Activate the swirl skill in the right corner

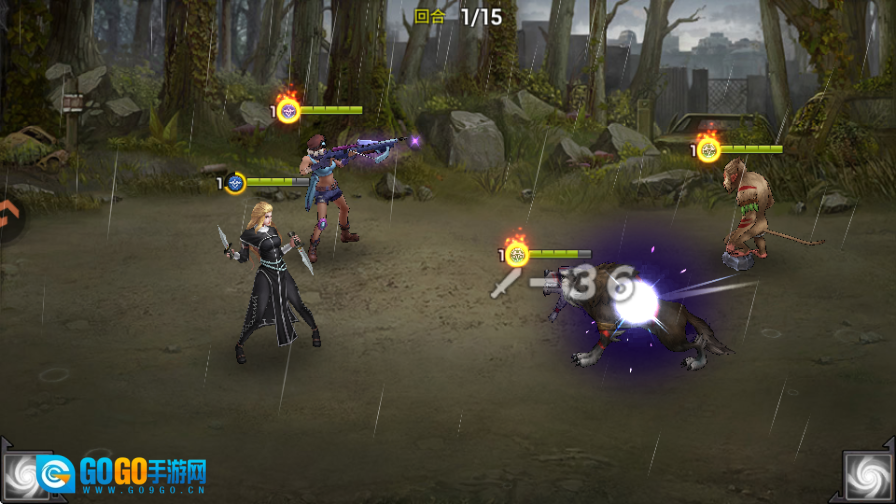coord(869,476)
